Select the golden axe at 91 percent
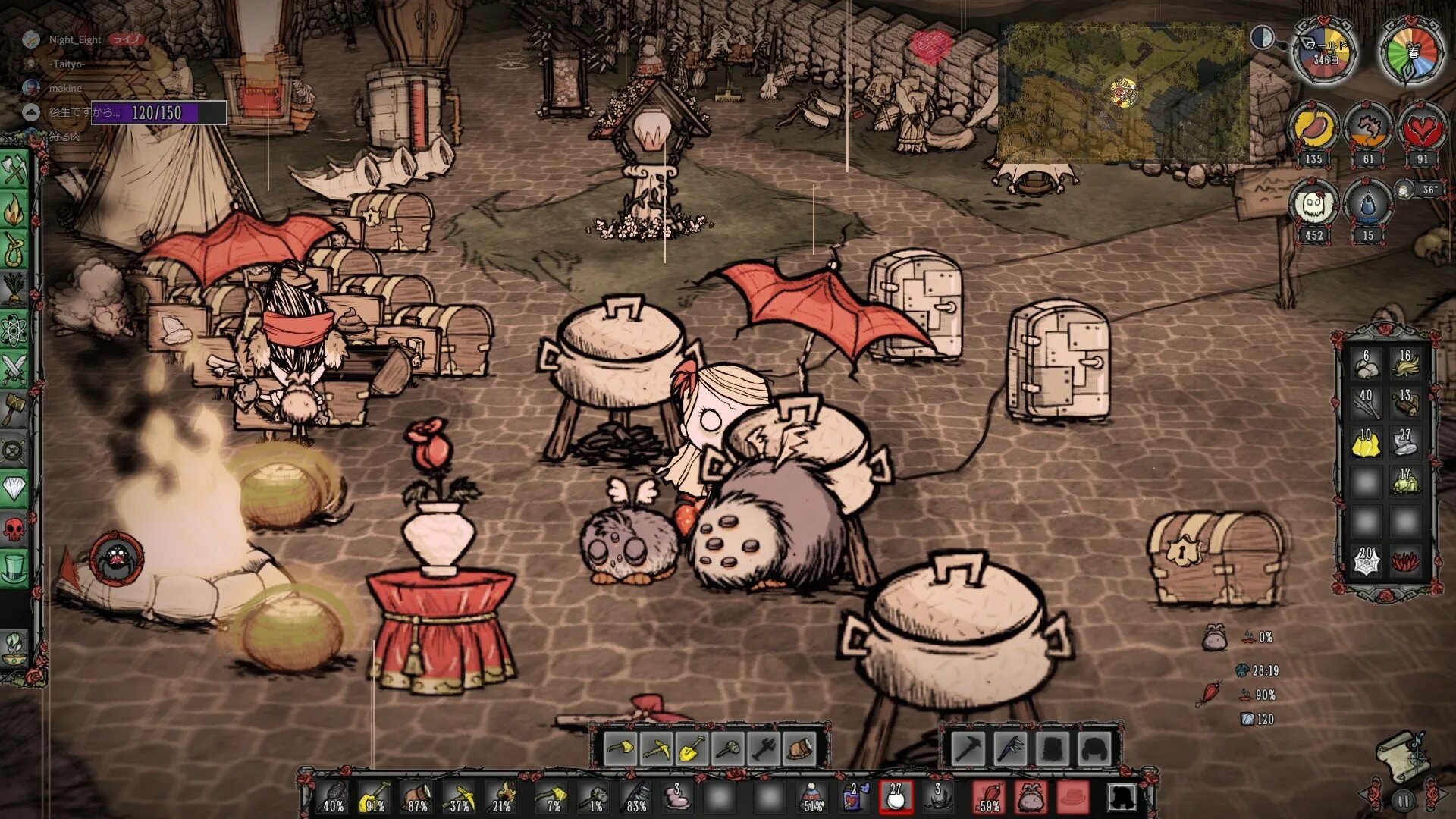 375,798
